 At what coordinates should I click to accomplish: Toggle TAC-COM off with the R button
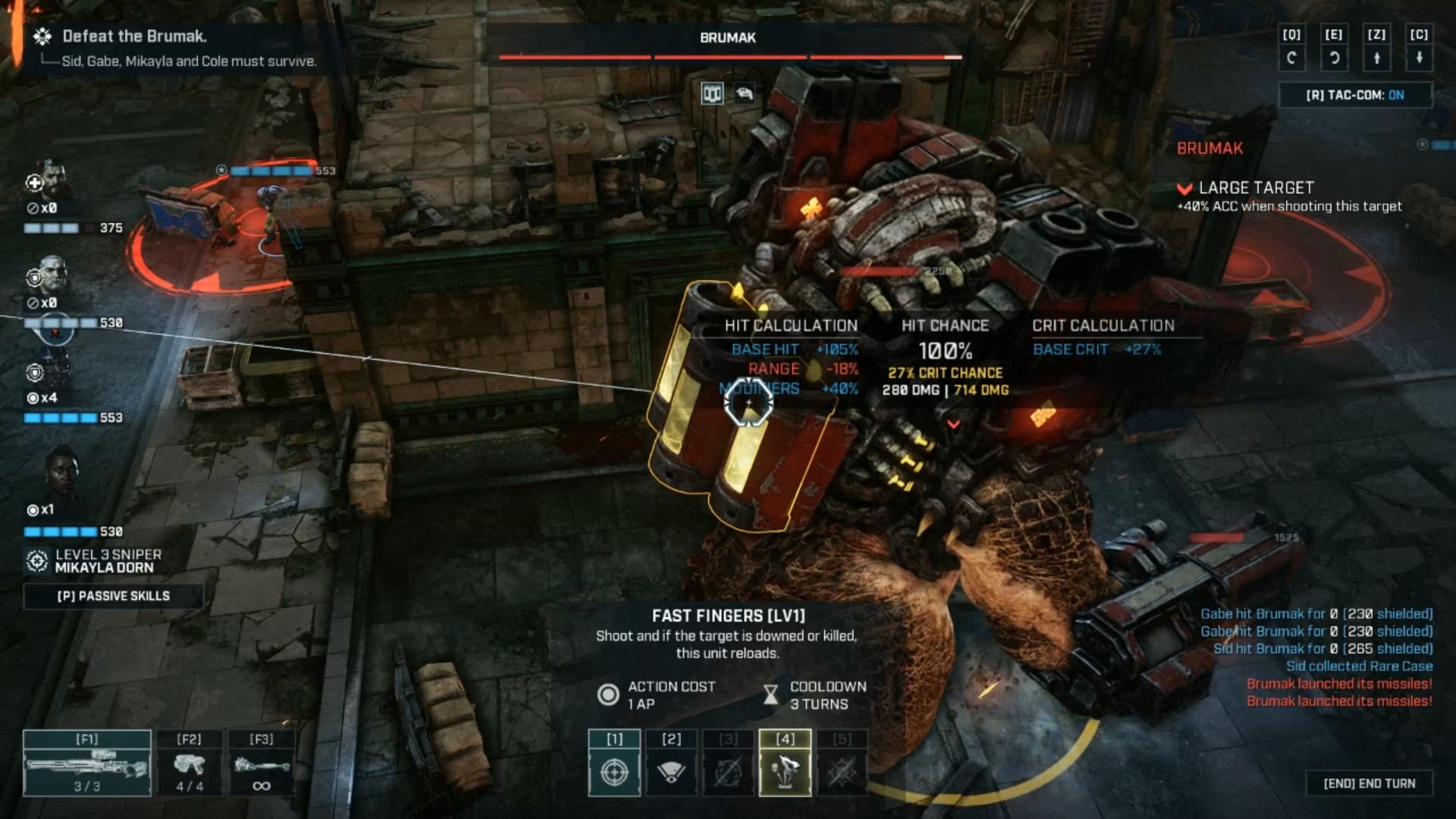point(1354,95)
